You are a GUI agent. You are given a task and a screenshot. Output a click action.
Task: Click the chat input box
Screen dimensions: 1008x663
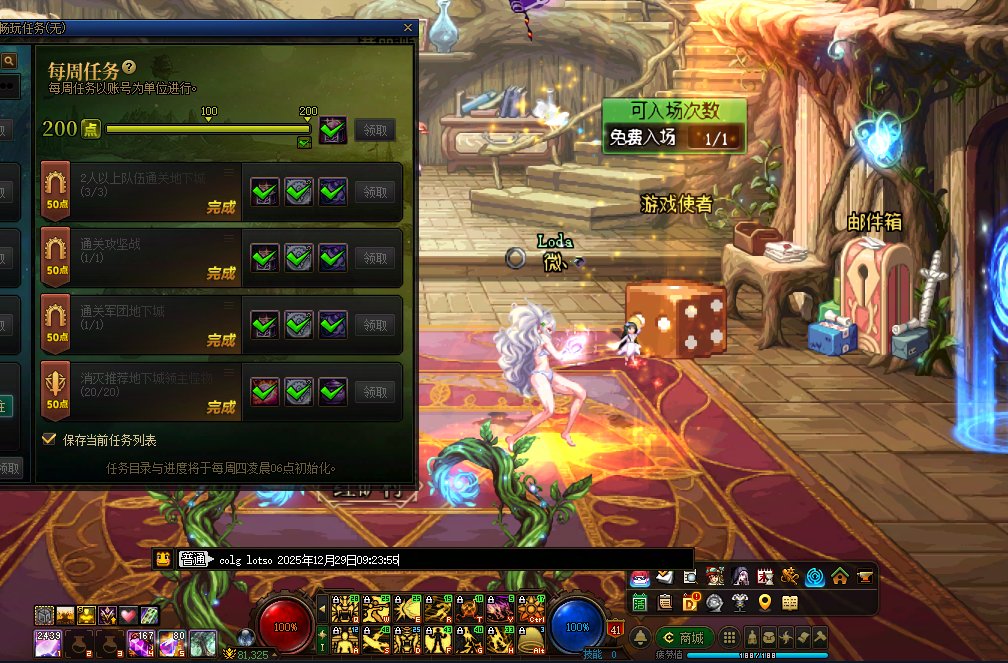450,560
